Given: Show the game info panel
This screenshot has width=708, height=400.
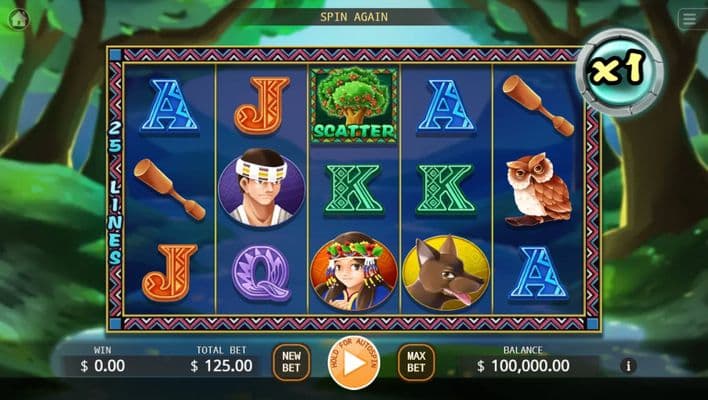Looking at the screenshot, I should coord(629,366).
